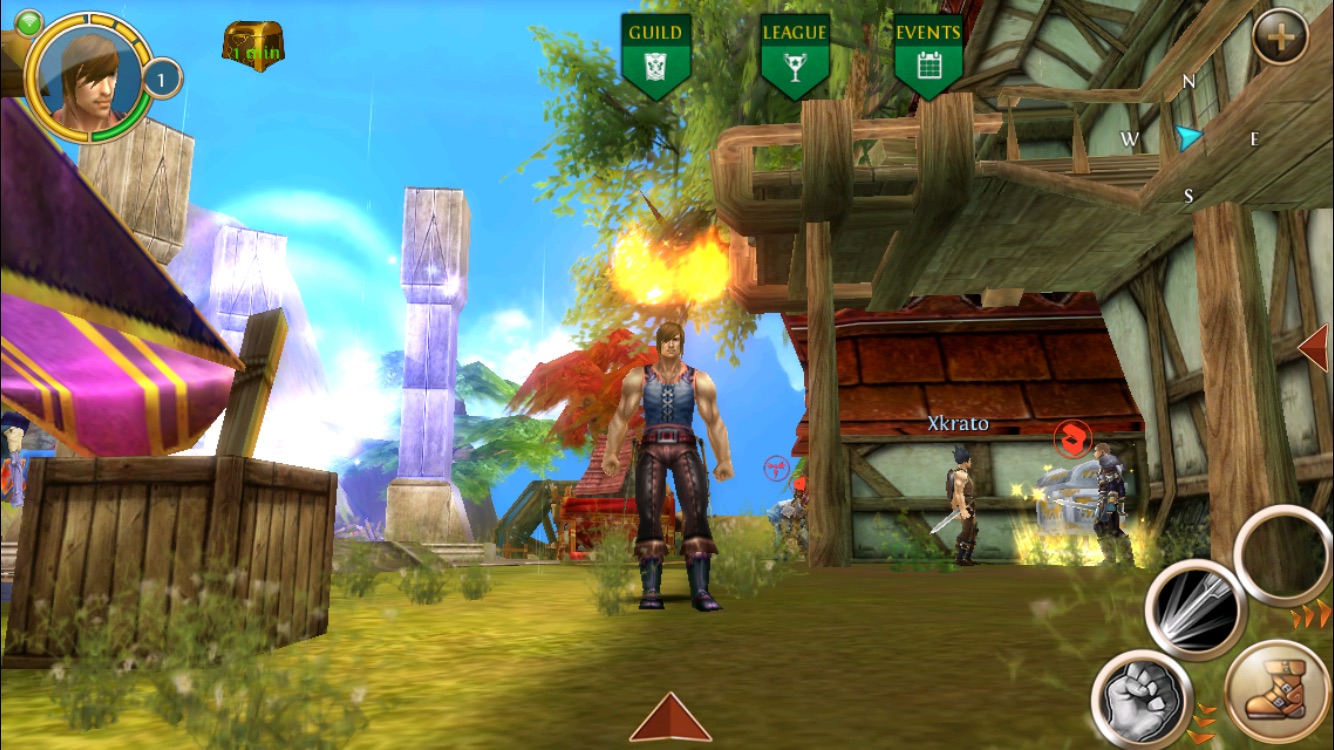1334x750 pixels.
Task: Open the red bottom arrow panel
Action: 670,718
